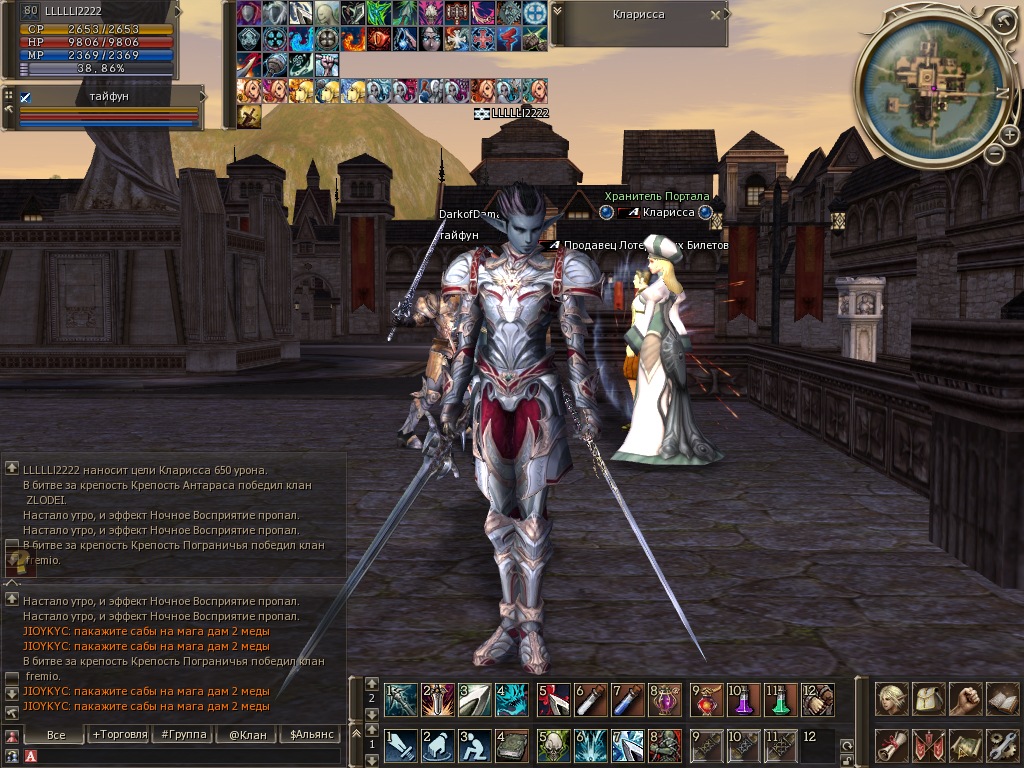The height and width of the screenshot is (768, 1024).
Task: Open the @Клан chat tab
Action: click(x=247, y=735)
